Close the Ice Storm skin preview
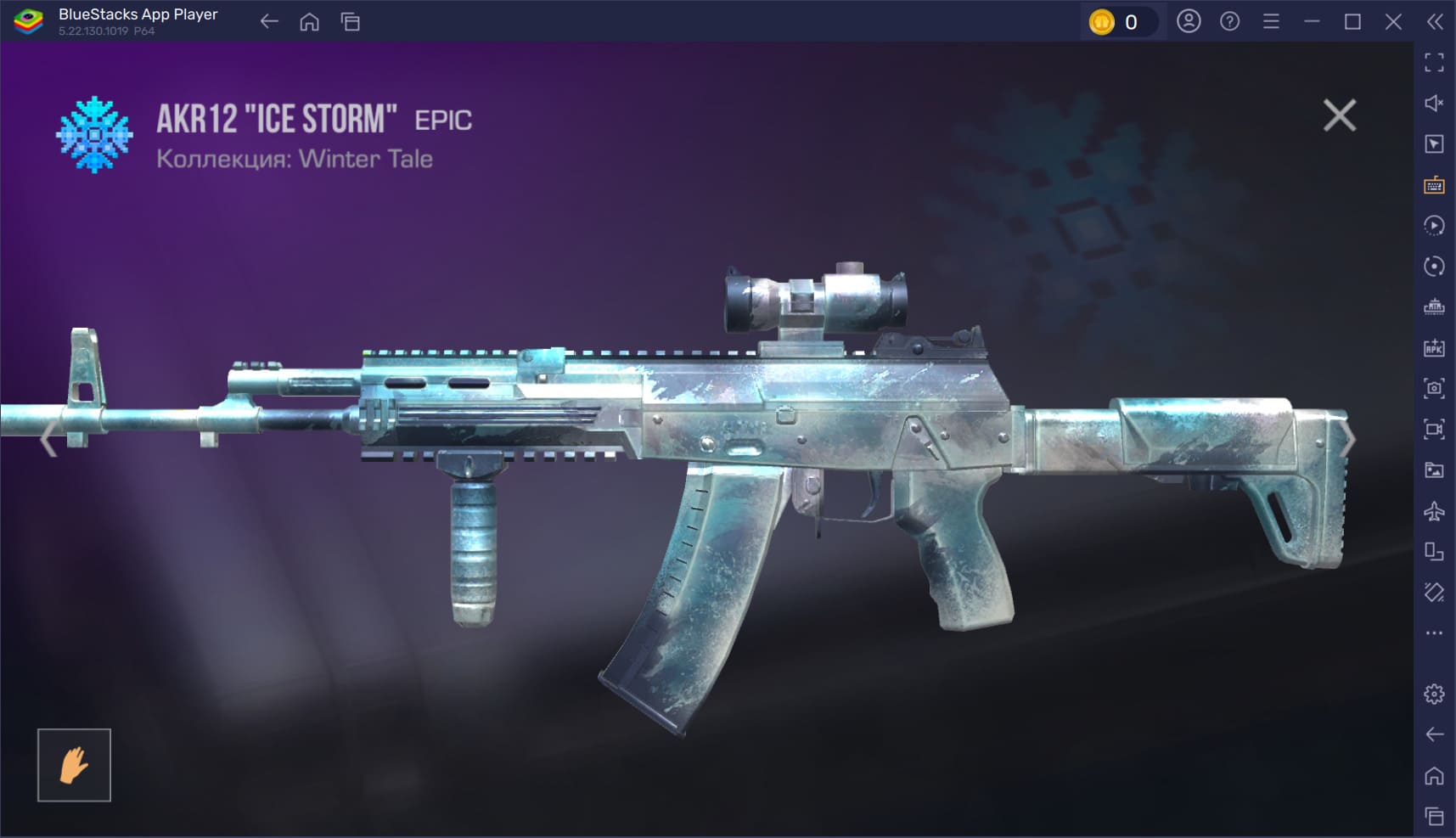This screenshot has width=1456, height=838. coord(1339,115)
